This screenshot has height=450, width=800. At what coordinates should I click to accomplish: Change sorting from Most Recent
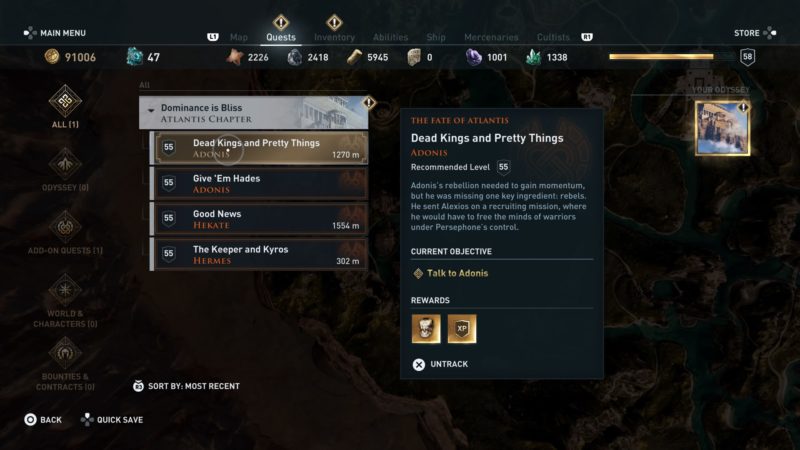[187, 386]
